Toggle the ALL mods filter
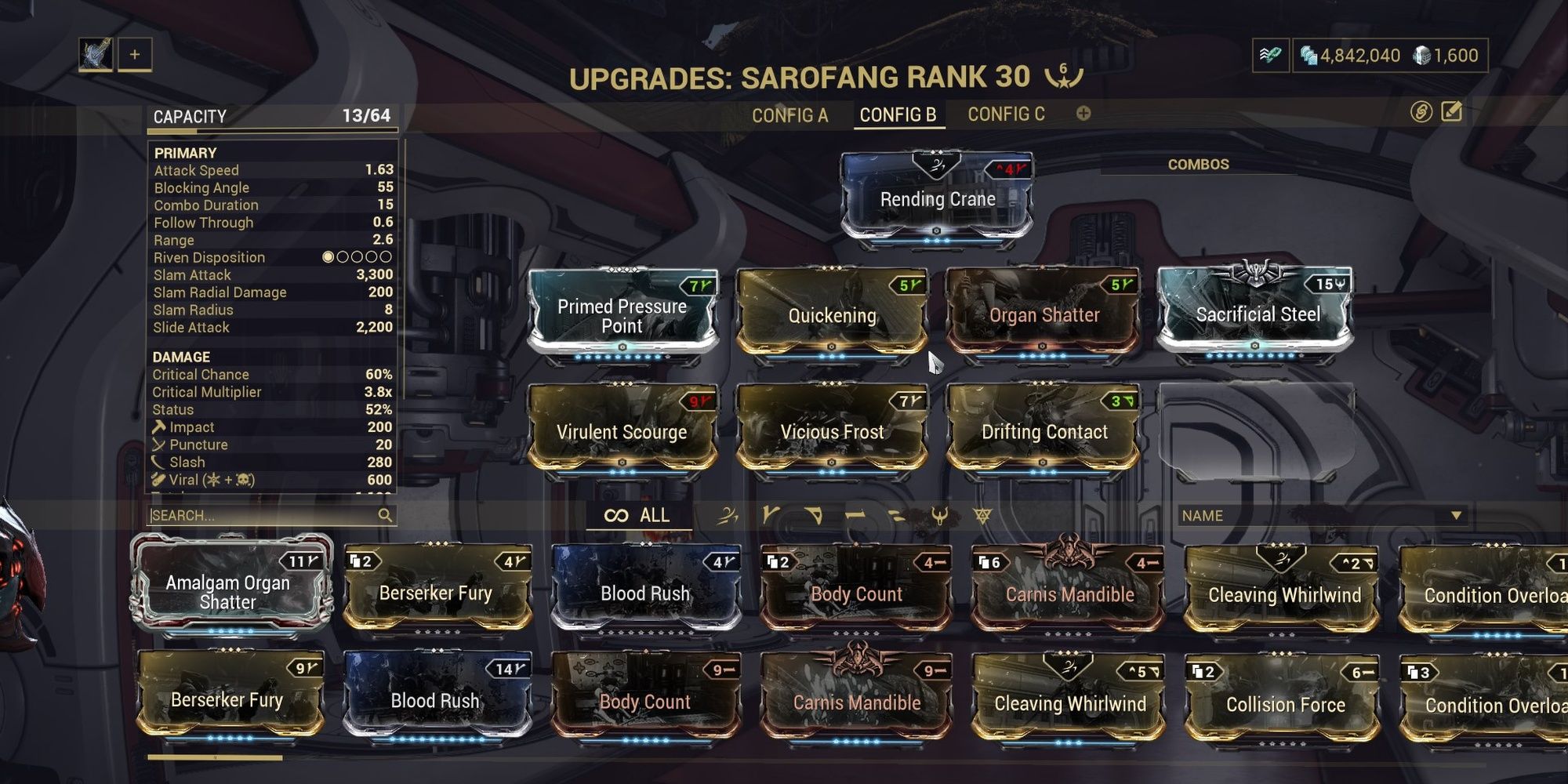This screenshot has width=1568, height=784. click(637, 516)
